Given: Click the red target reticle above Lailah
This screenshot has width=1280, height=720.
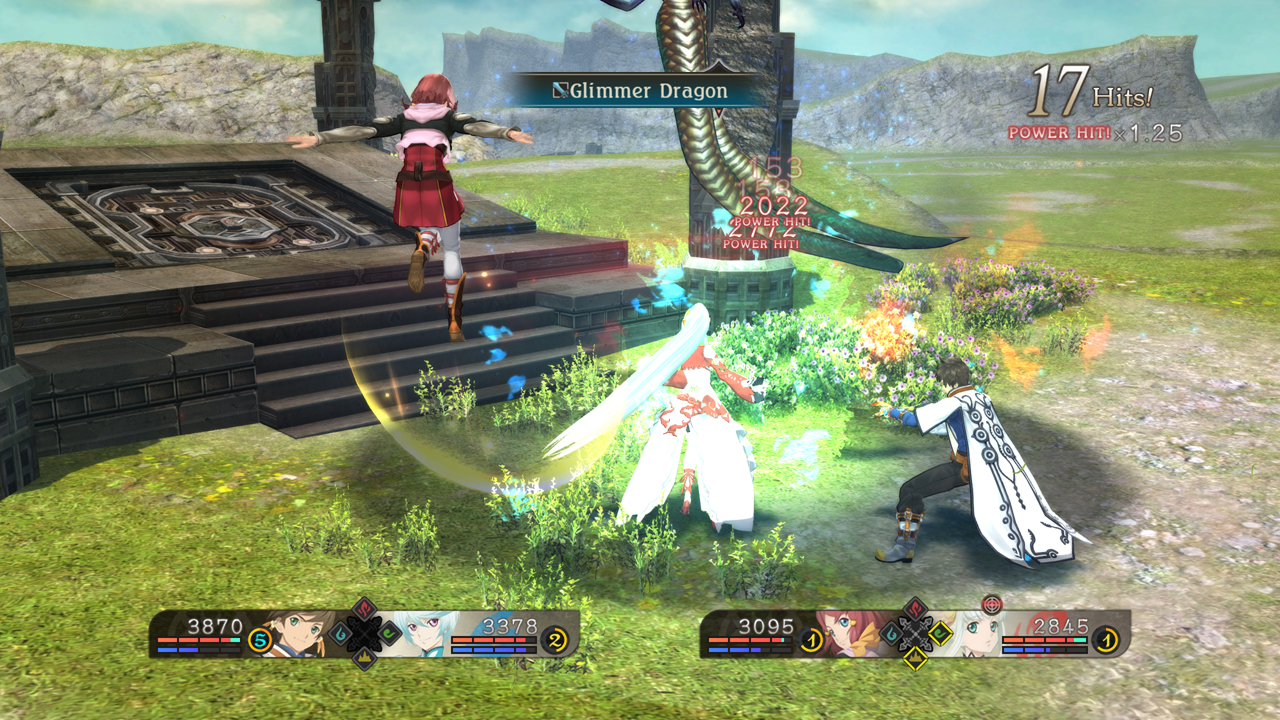Looking at the screenshot, I should click(x=991, y=604).
